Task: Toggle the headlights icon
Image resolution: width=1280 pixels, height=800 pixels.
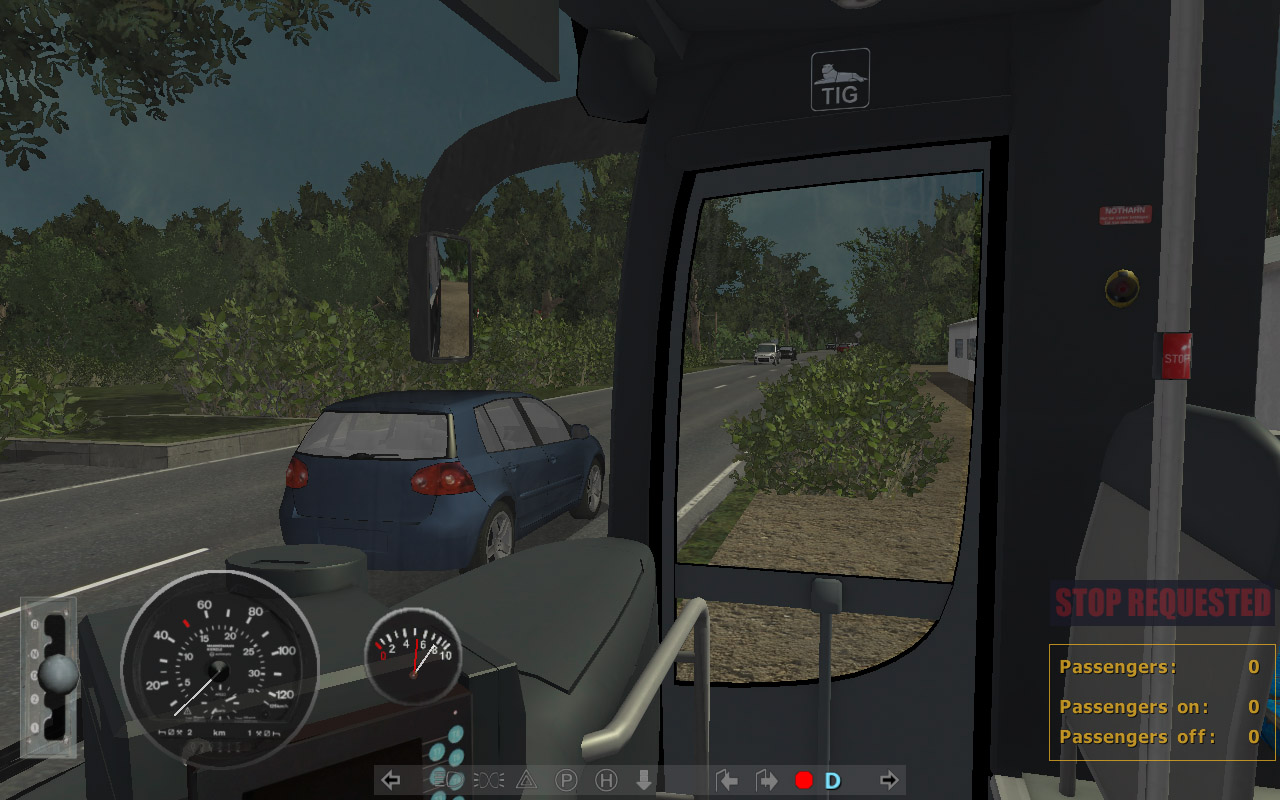Action: (x=446, y=780)
